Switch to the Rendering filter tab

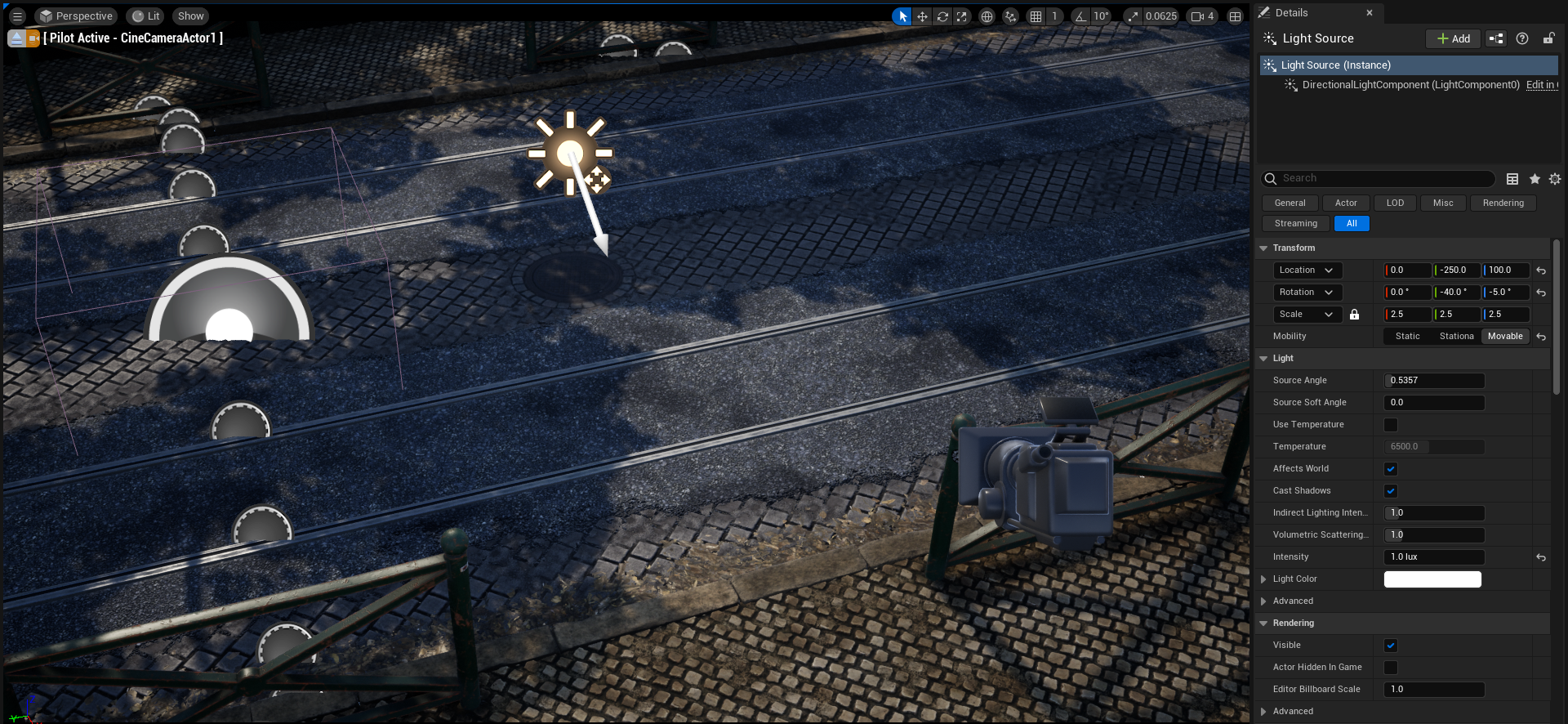1503,203
